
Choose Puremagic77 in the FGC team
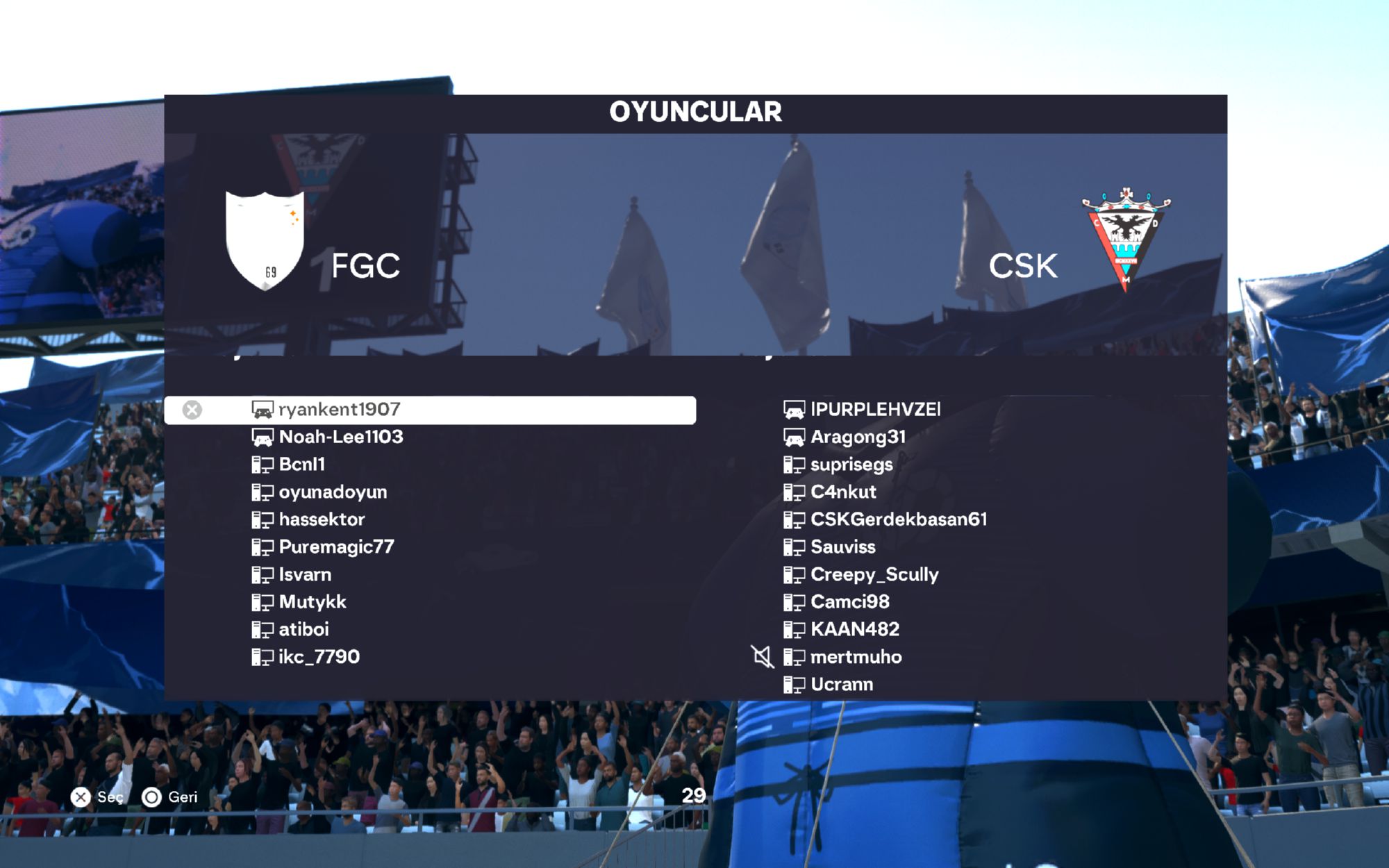tap(336, 547)
